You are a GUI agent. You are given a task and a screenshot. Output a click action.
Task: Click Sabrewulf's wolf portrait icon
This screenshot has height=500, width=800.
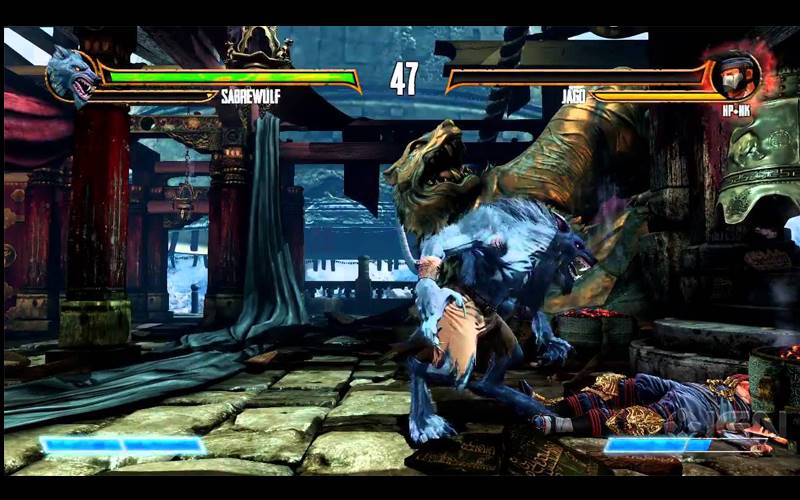click(71, 76)
